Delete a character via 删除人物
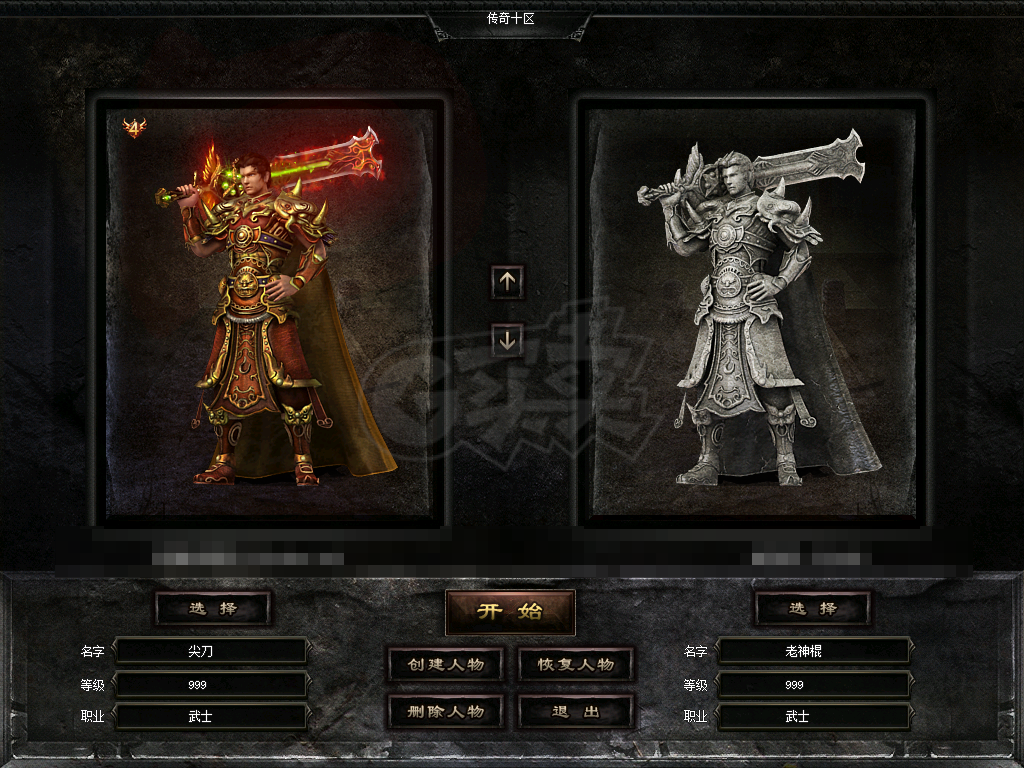Viewport: 1024px width, 768px height. pyautogui.click(x=445, y=712)
